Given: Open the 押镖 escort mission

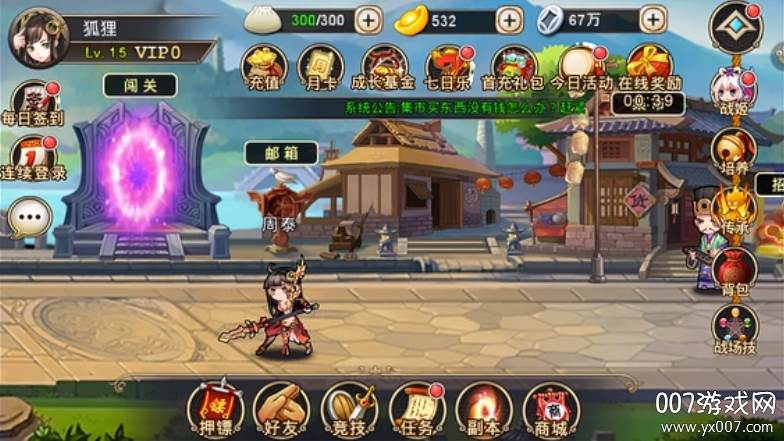Looking at the screenshot, I should coord(215,409).
